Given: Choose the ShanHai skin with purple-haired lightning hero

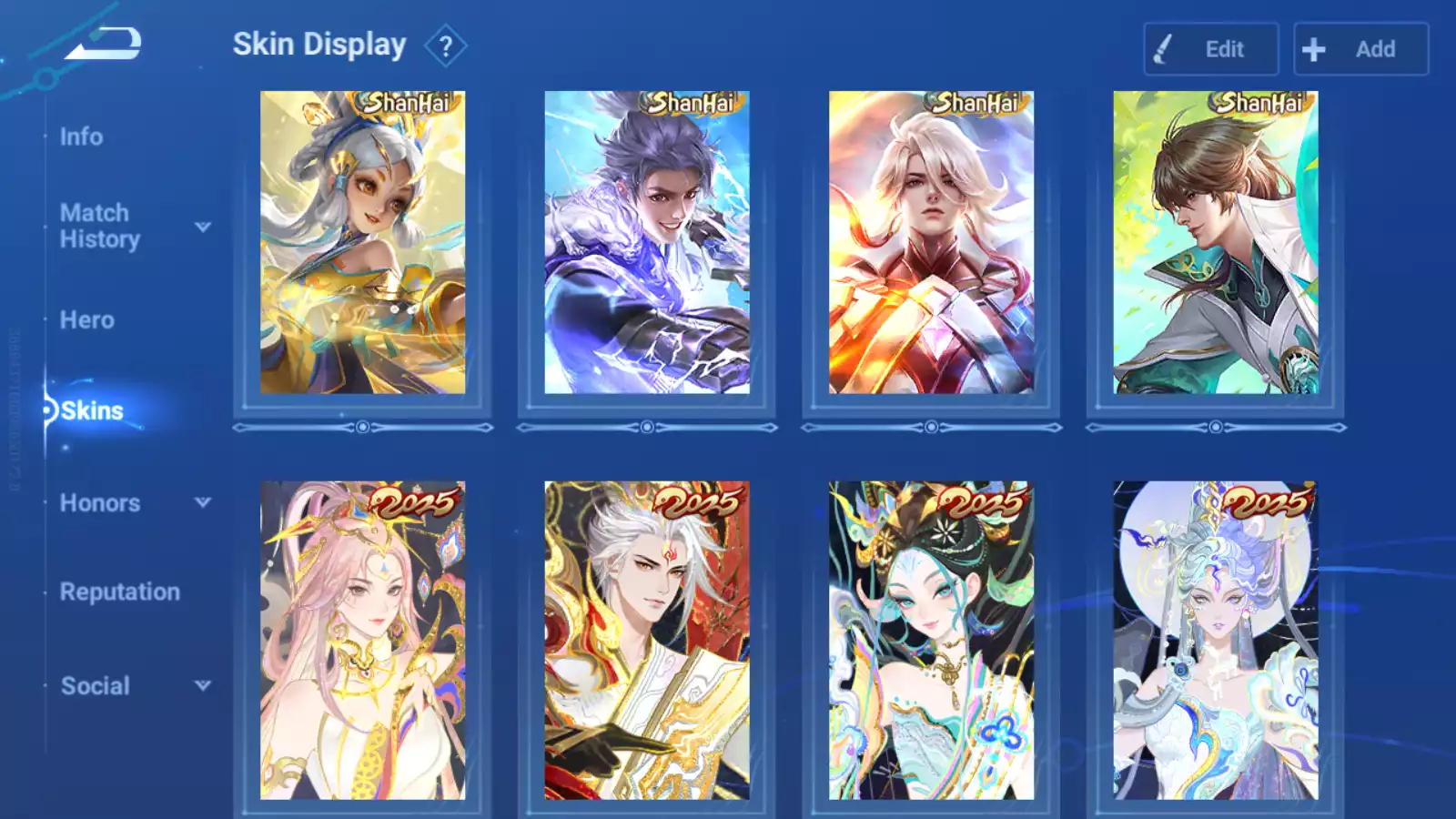Looking at the screenshot, I should point(647,243).
